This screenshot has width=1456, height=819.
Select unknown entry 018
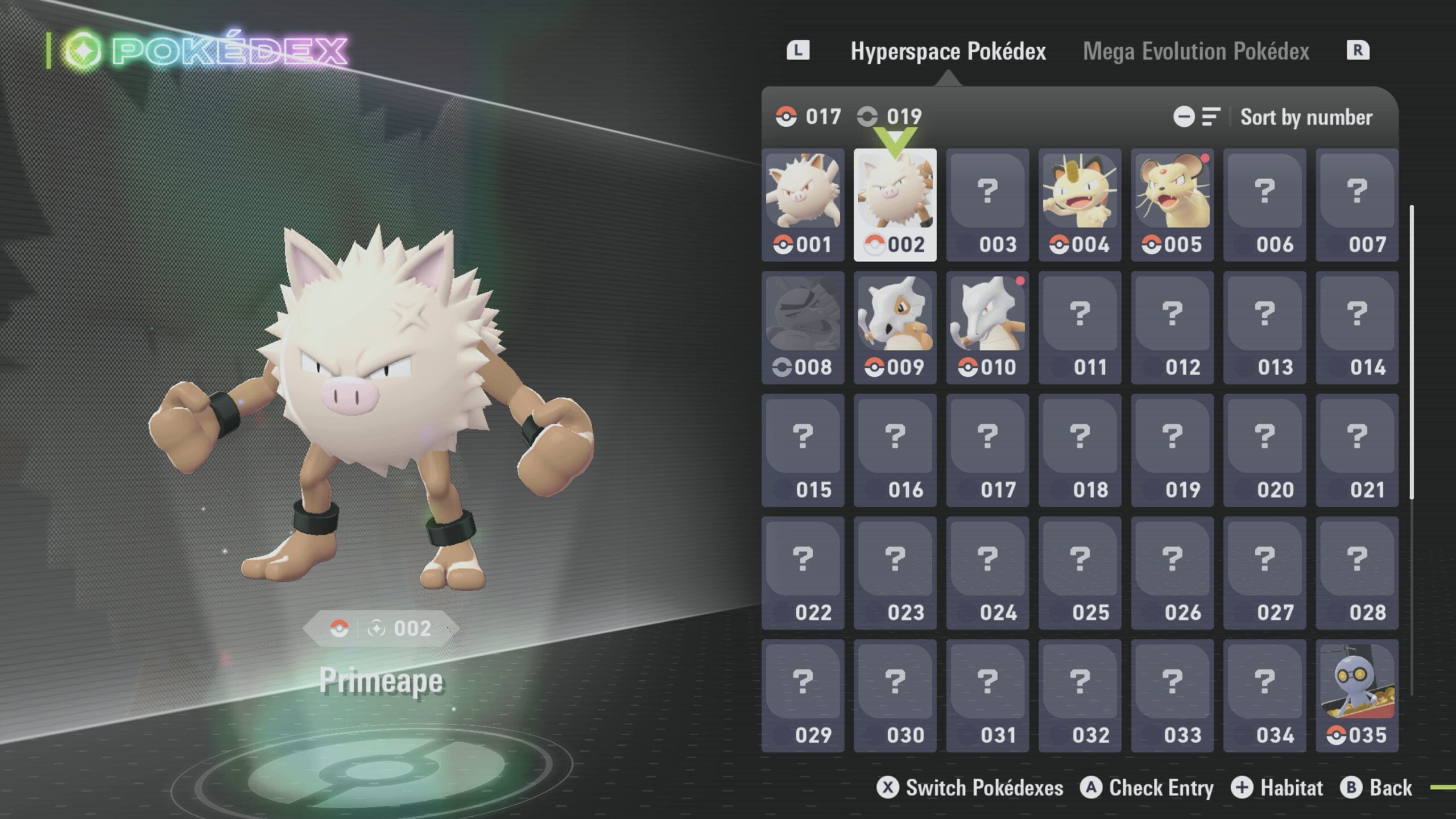coord(1079,450)
